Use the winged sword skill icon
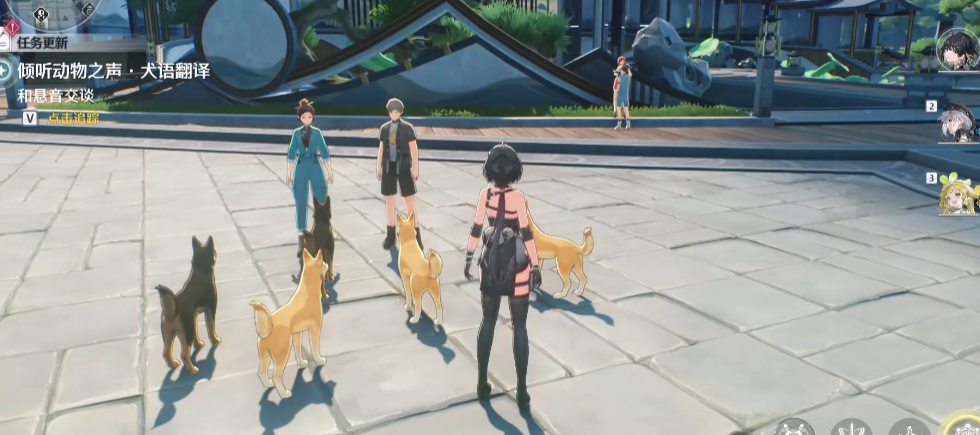The width and height of the screenshot is (980, 435). (851, 428)
